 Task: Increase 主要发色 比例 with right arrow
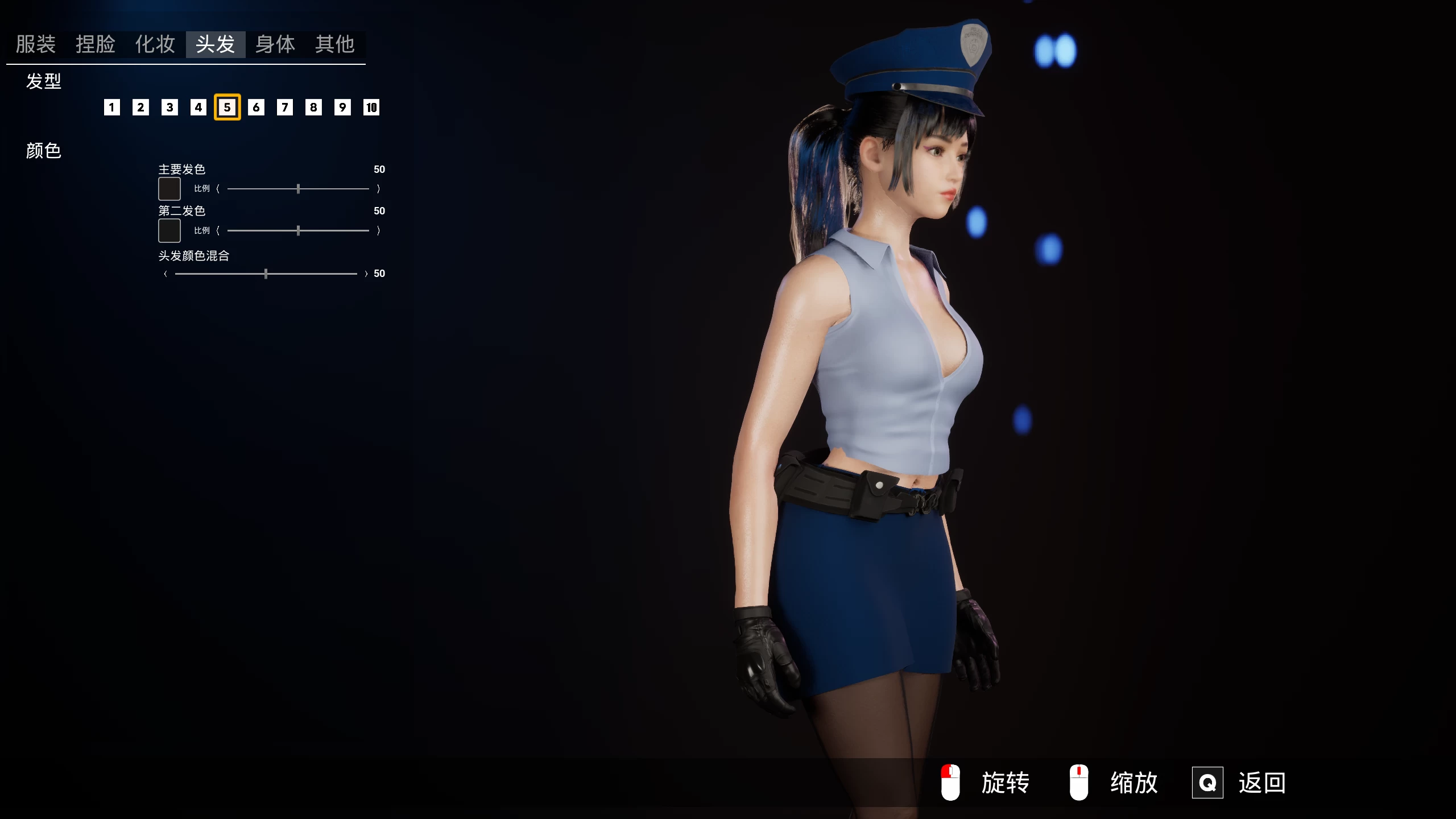[x=378, y=189]
